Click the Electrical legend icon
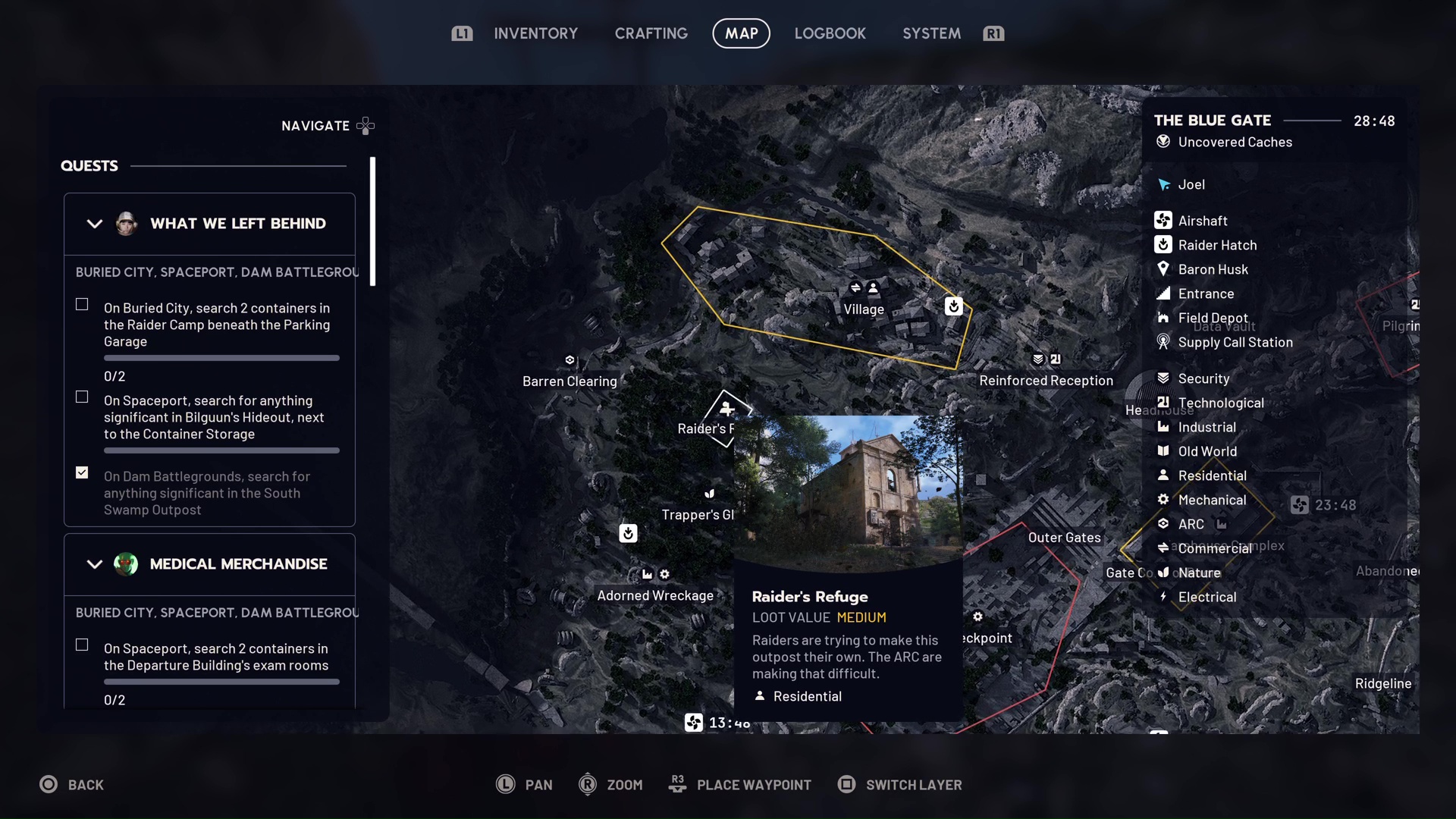 [1164, 597]
